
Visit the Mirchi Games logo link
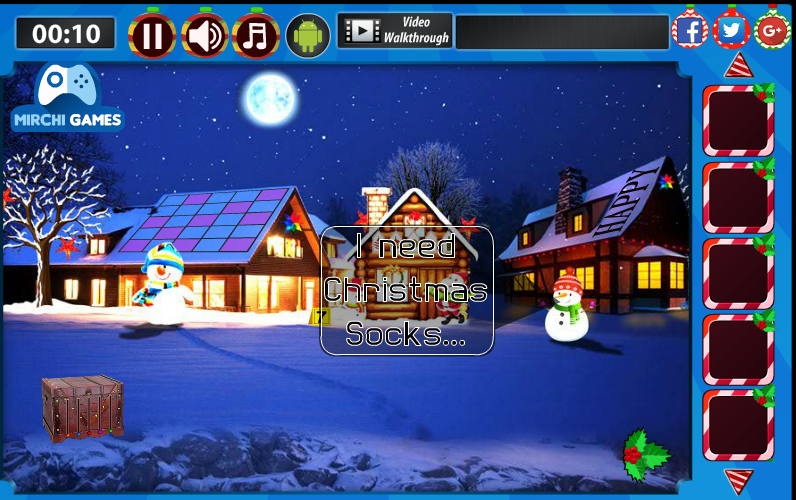pos(67,98)
